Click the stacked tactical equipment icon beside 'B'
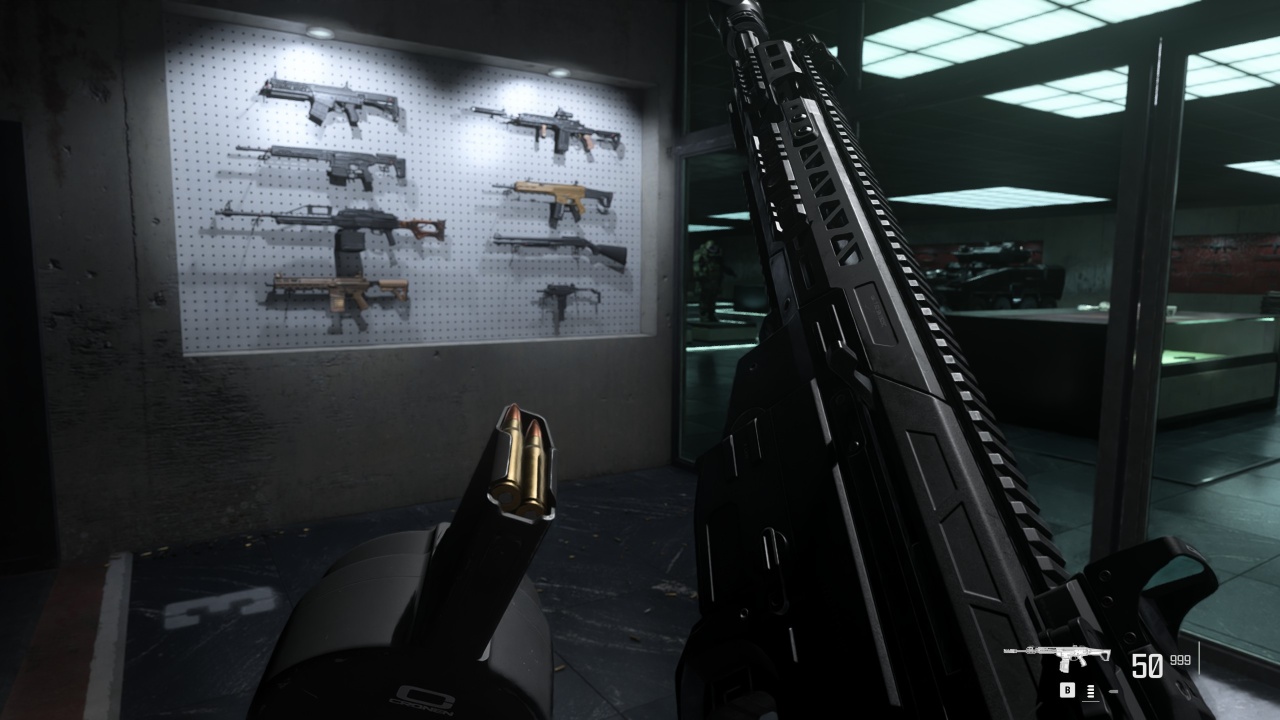Viewport: 1280px width, 720px height. (1091, 690)
